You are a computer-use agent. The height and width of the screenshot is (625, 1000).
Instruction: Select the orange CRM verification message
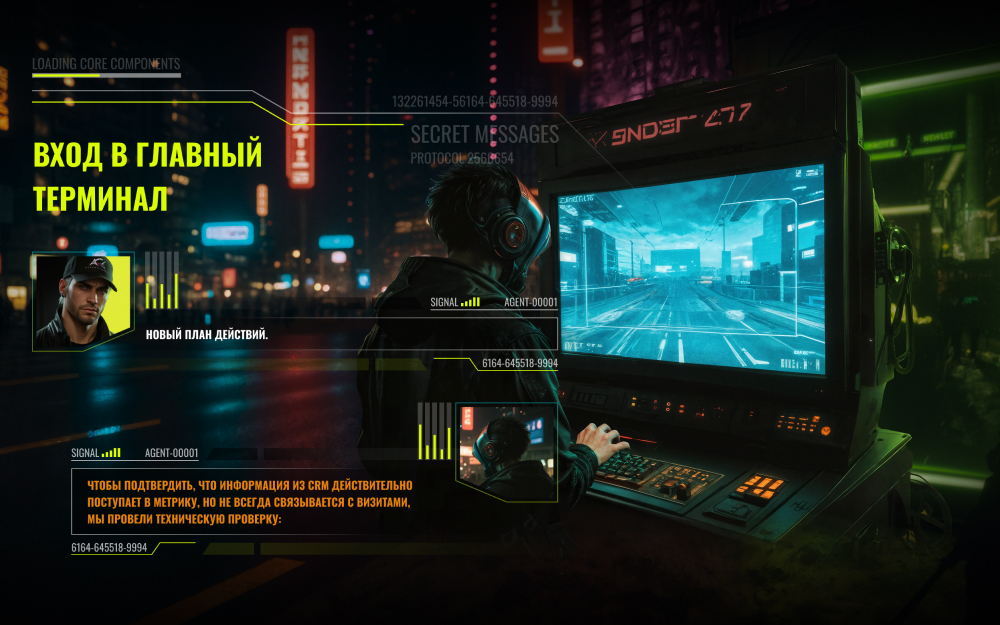(242, 502)
